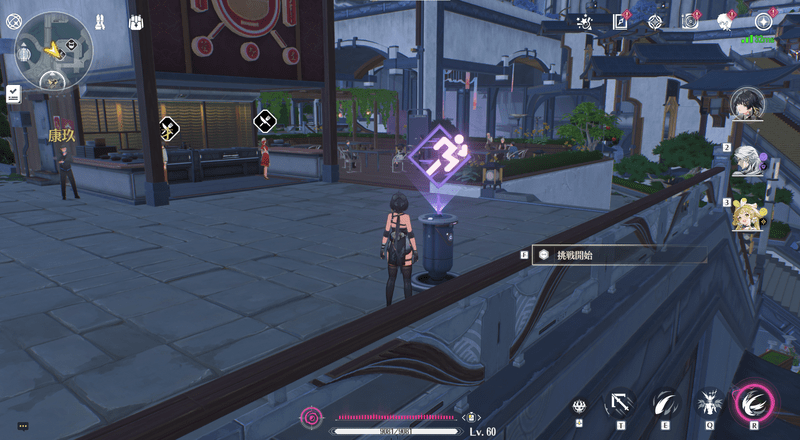800x440 pixels.
Task: Open the quest checklist icon
Action: coord(13,93)
